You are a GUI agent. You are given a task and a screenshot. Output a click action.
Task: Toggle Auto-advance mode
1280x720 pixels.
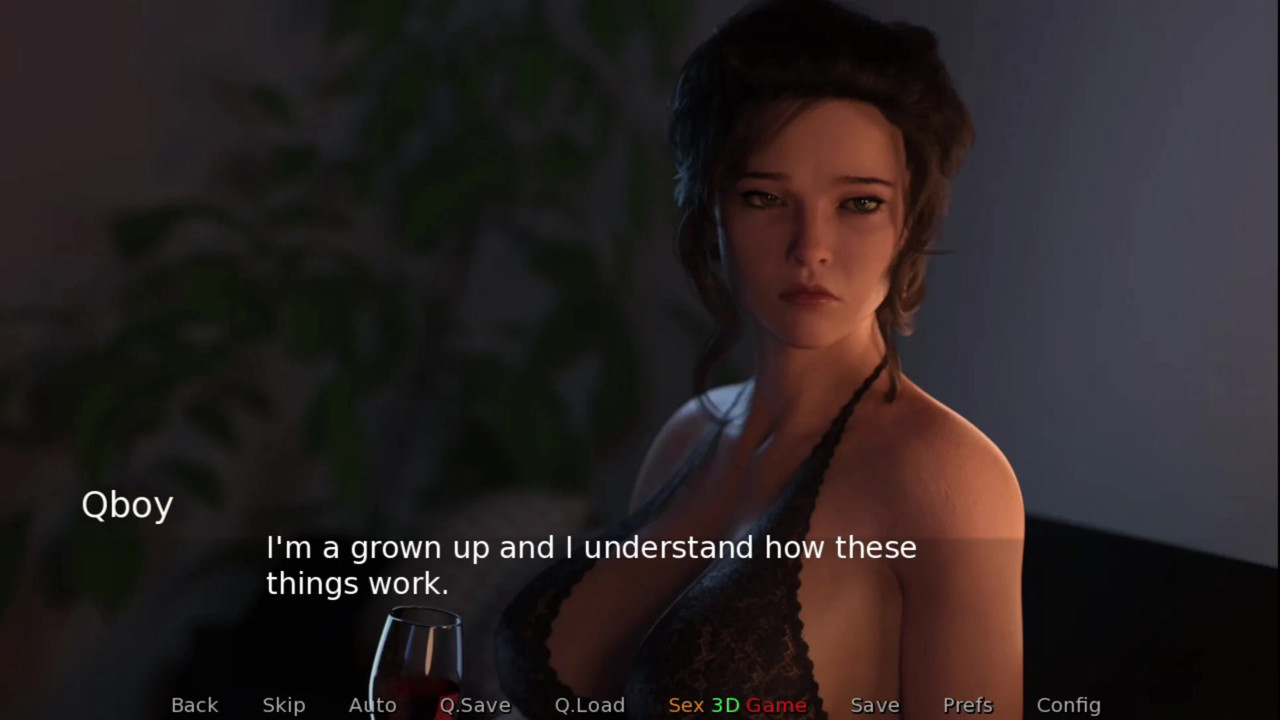372,705
